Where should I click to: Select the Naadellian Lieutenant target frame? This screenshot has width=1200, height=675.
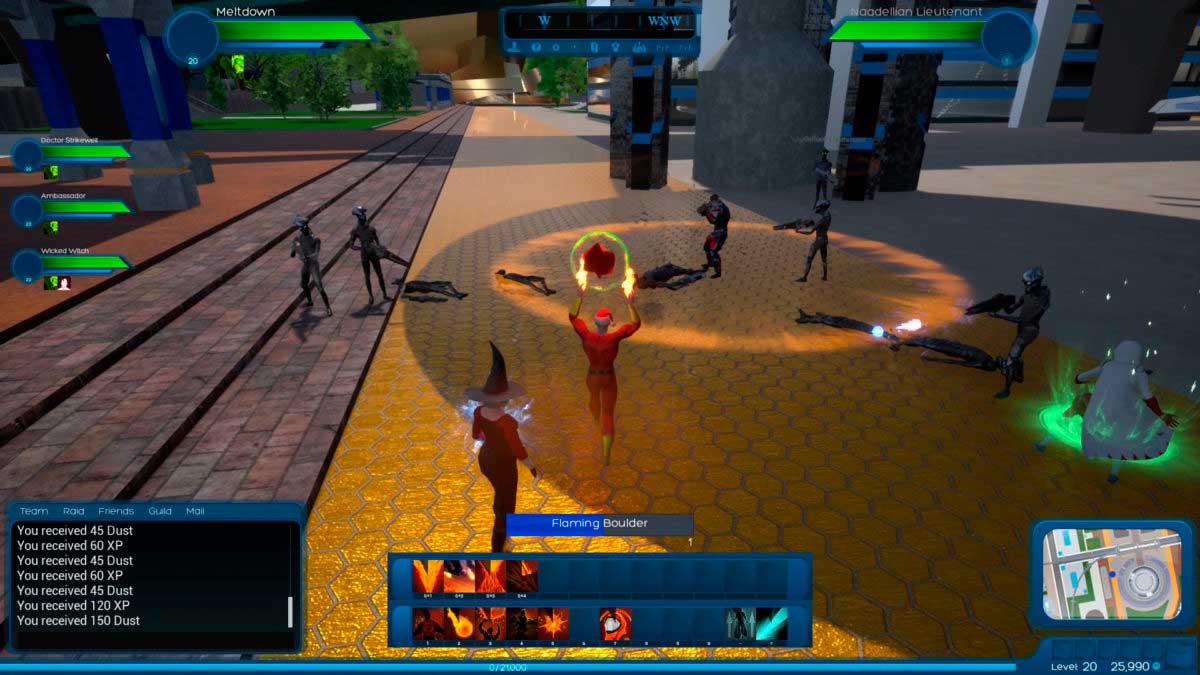click(x=1007, y=37)
